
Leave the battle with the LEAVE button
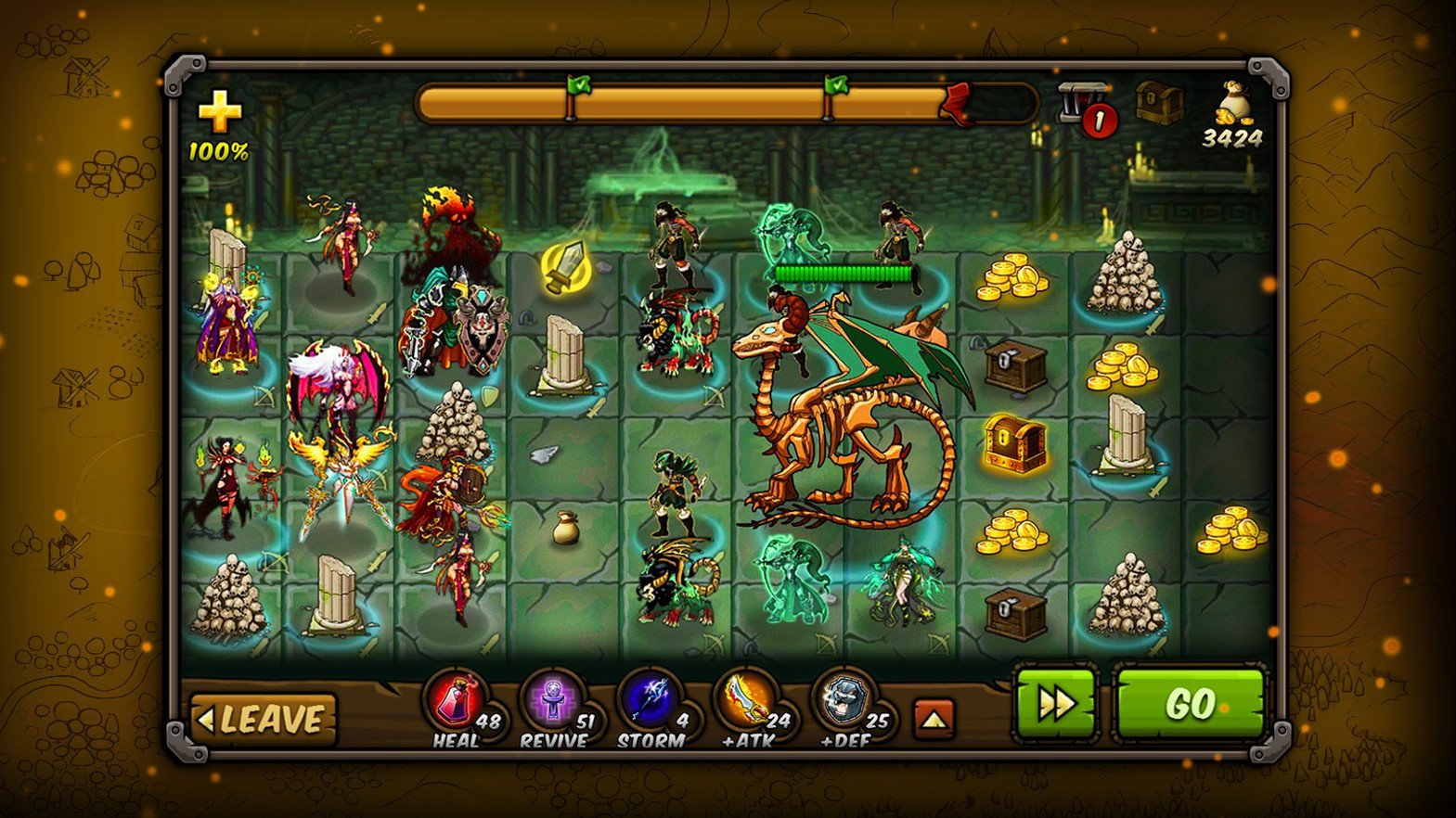264,719
